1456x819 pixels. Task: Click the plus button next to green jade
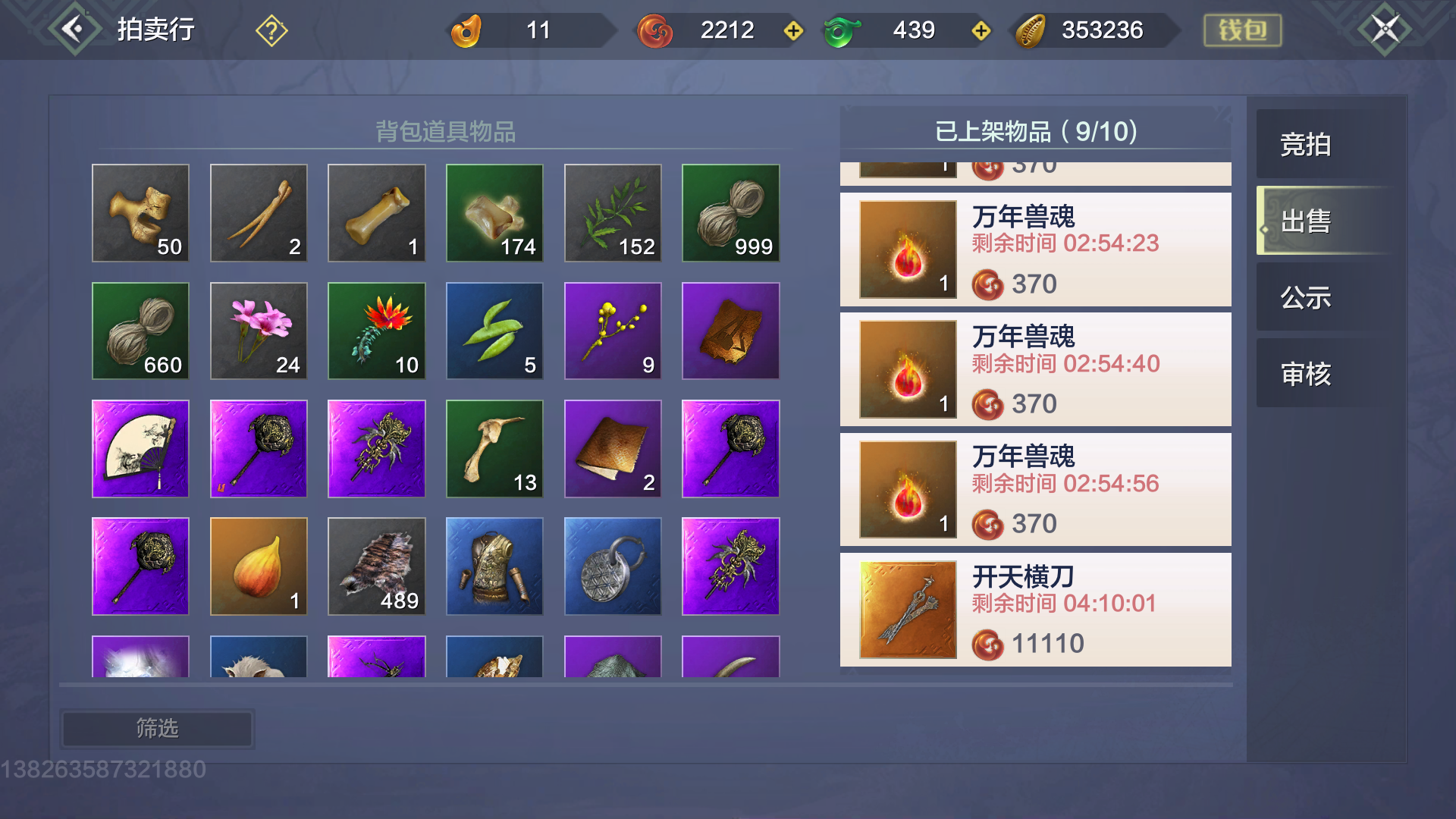pos(982,31)
